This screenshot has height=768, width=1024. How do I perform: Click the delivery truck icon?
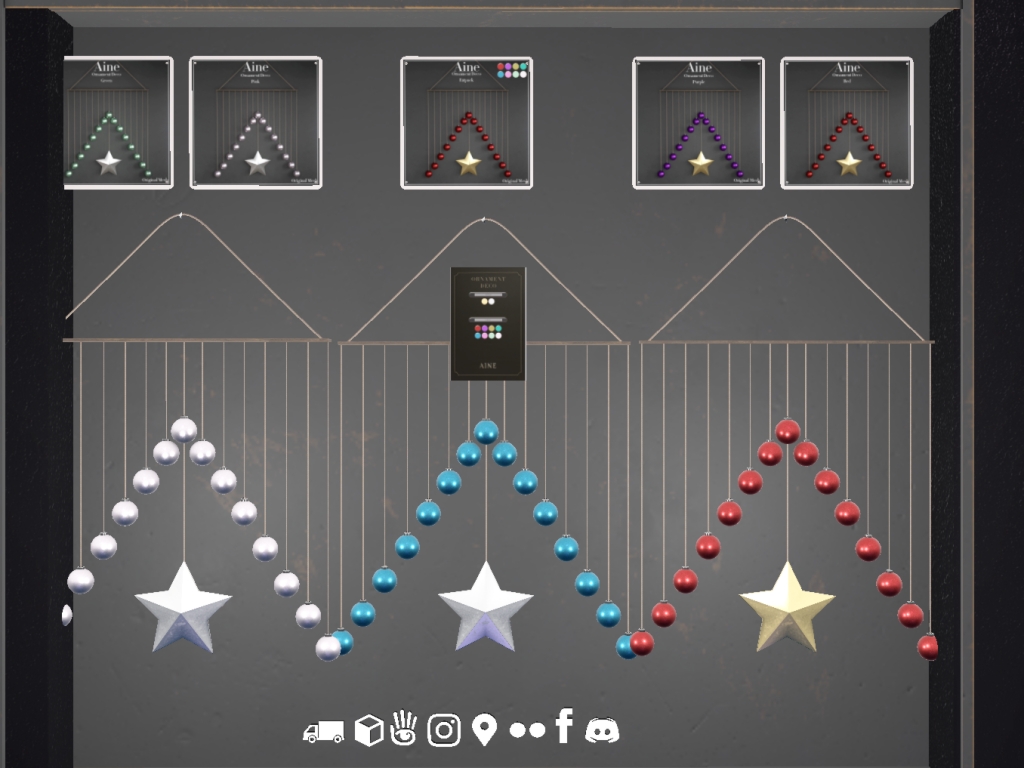(x=323, y=732)
